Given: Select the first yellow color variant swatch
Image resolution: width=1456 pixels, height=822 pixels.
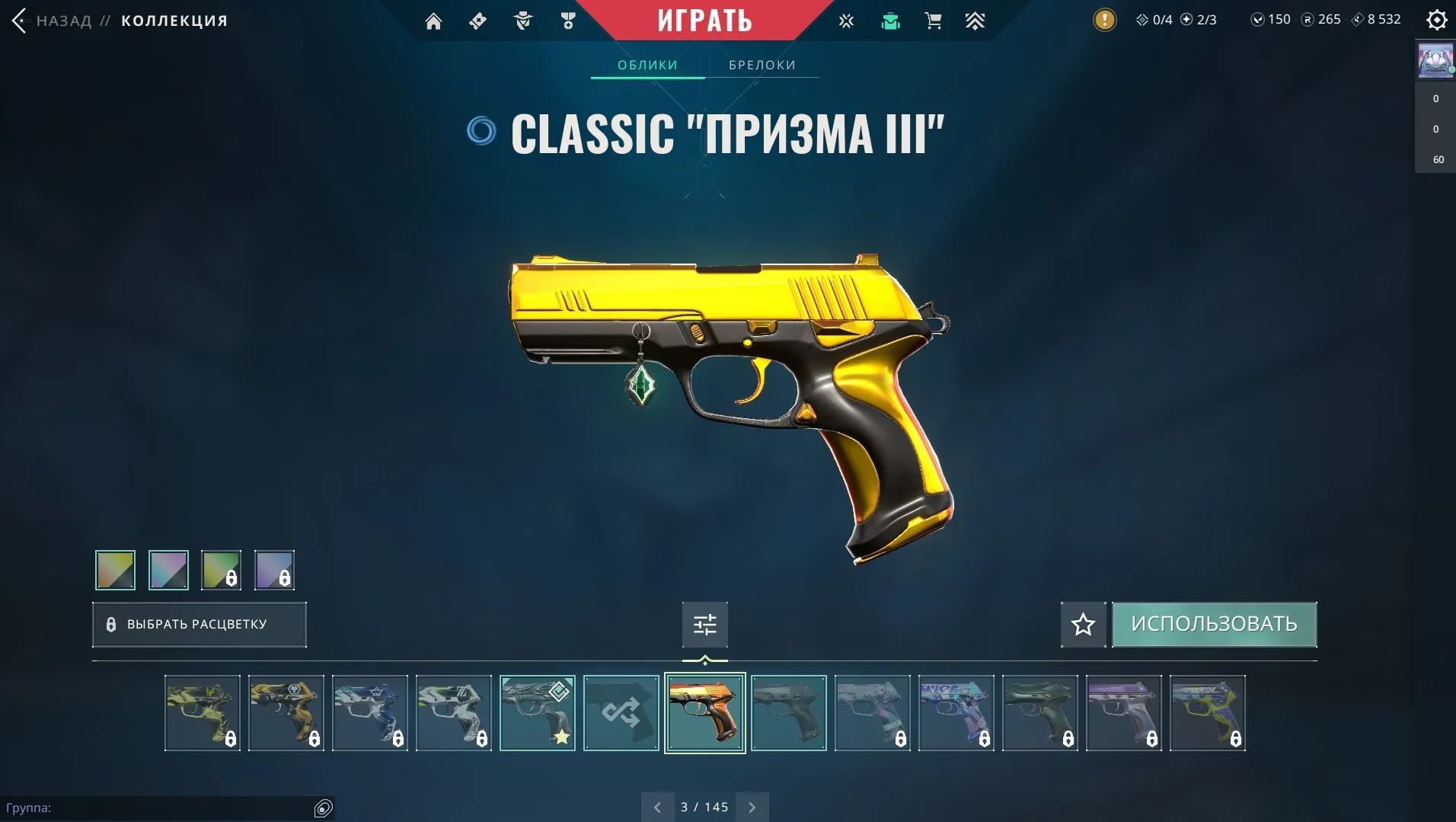Looking at the screenshot, I should 114,570.
